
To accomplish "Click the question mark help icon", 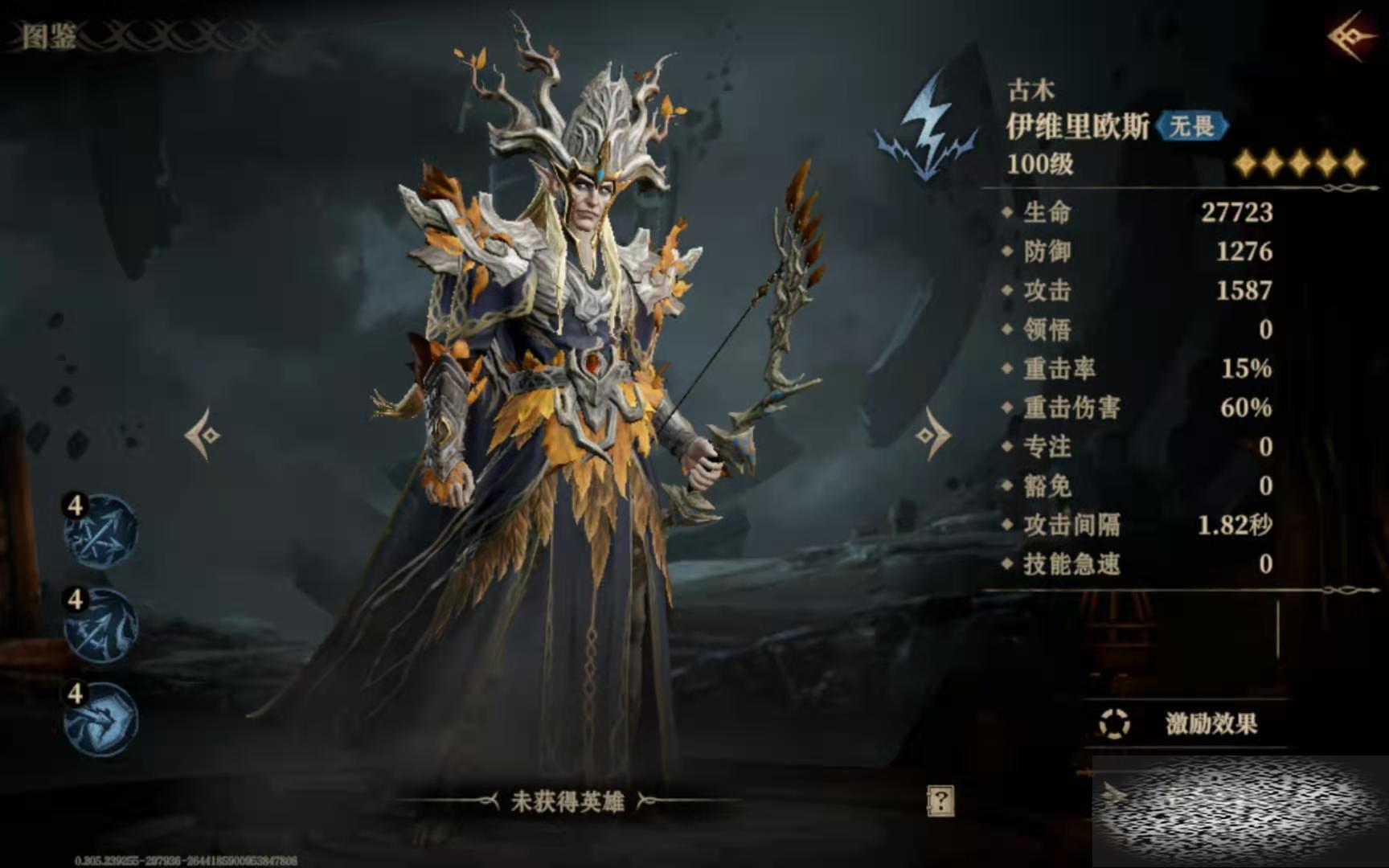I will (940, 800).
